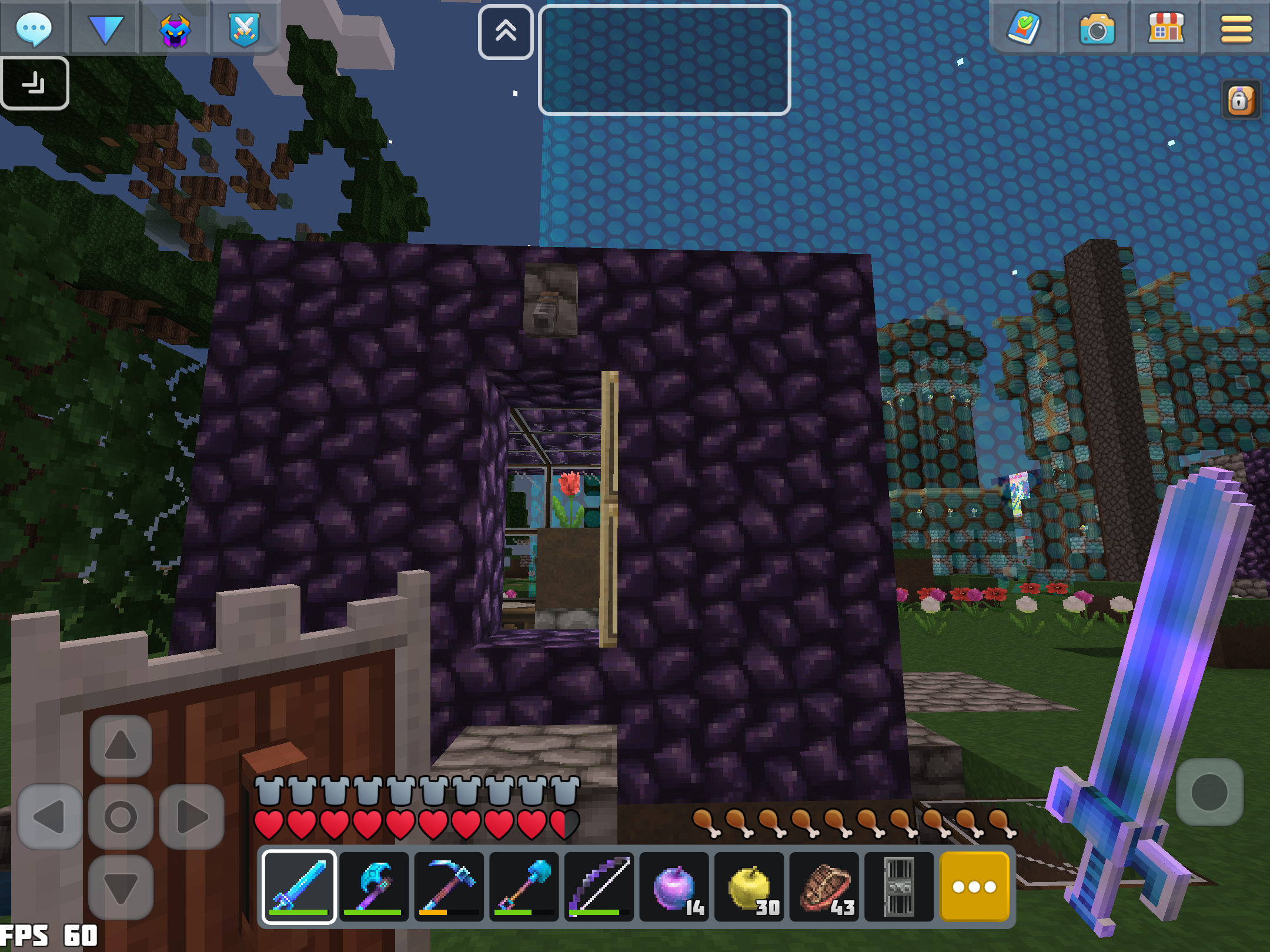This screenshot has width=1270, height=952.
Task: Select the bow hotbar slot
Action: pos(599,886)
